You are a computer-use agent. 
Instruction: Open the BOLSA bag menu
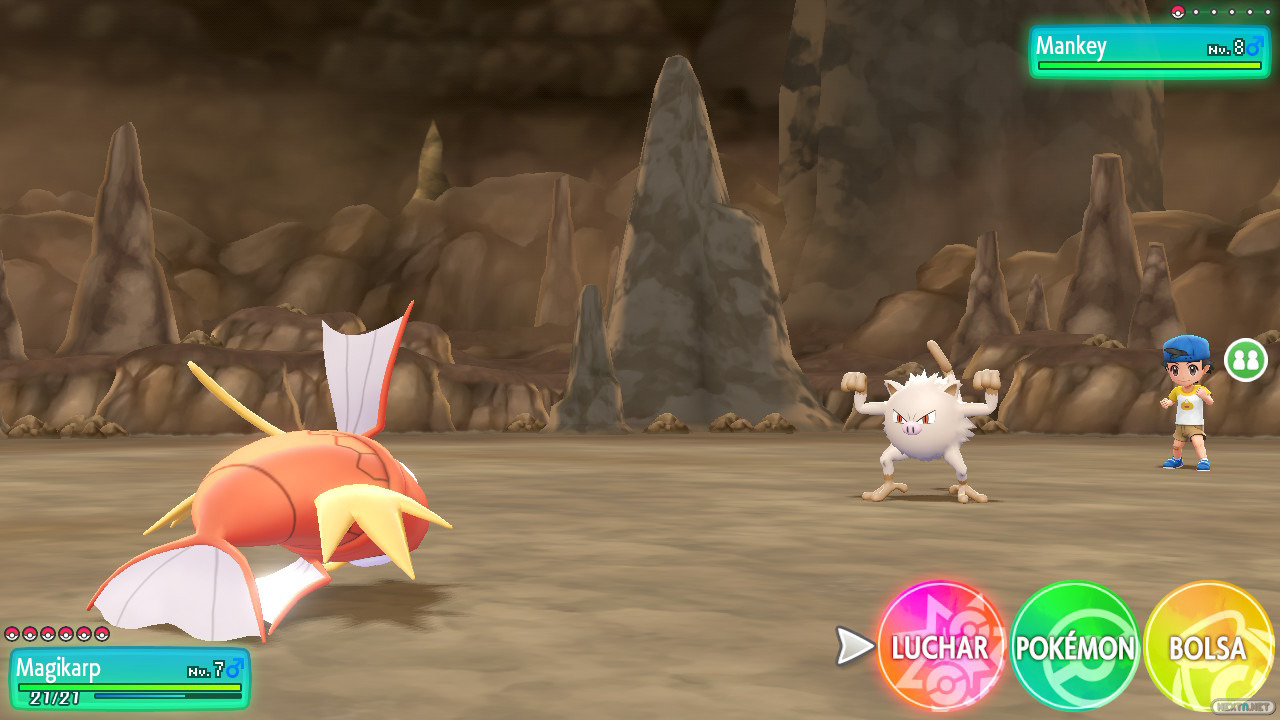[x=1208, y=647]
